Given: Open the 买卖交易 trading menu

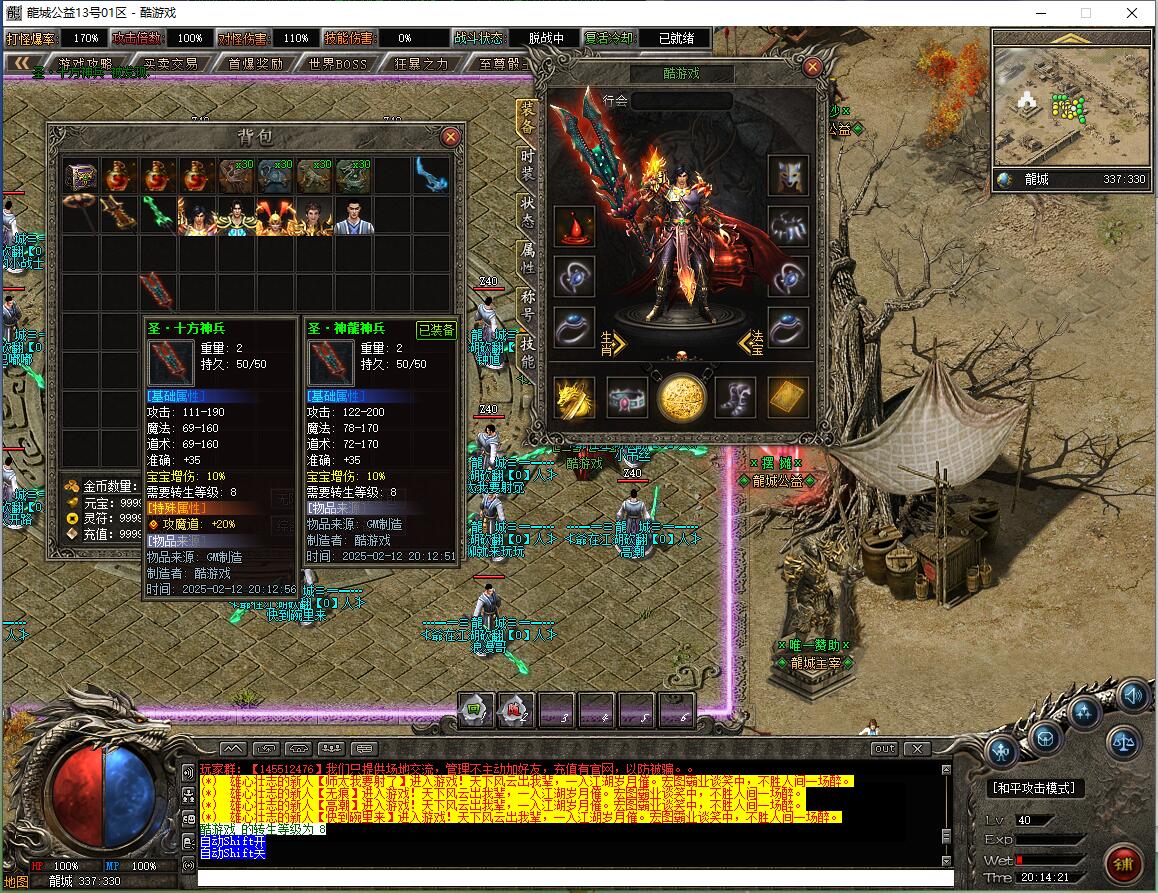Looking at the screenshot, I should pyautogui.click(x=170, y=63).
